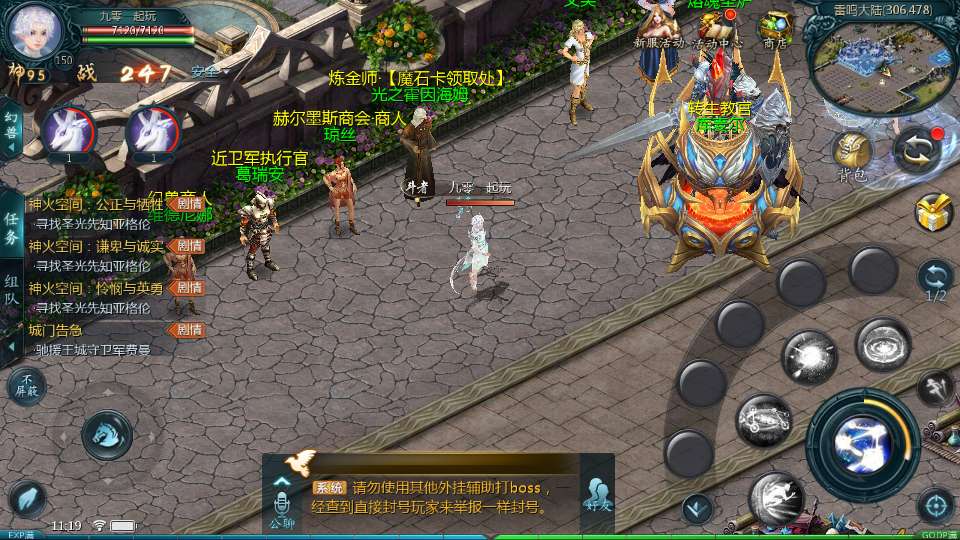Toggle the 不屏蔽 display filter button
The height and width of the screenshot is (540, 960).
click(x=26, y=386)
